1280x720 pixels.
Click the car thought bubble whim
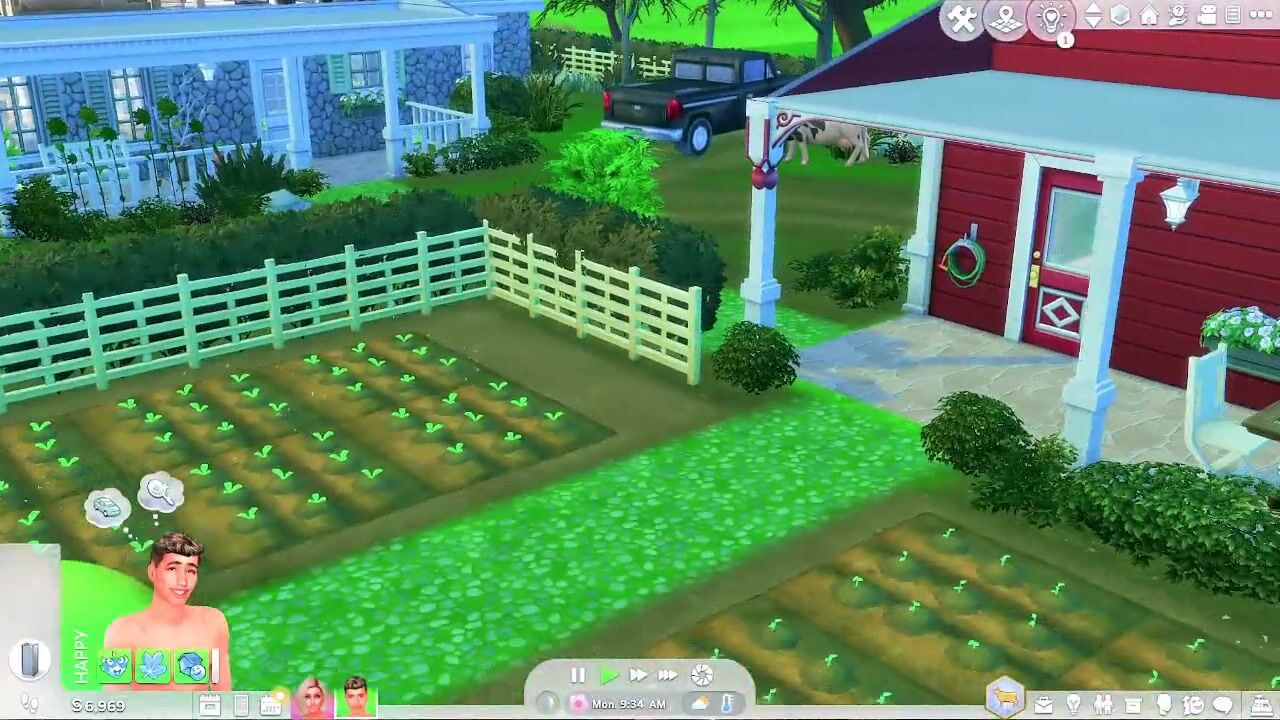106,508
